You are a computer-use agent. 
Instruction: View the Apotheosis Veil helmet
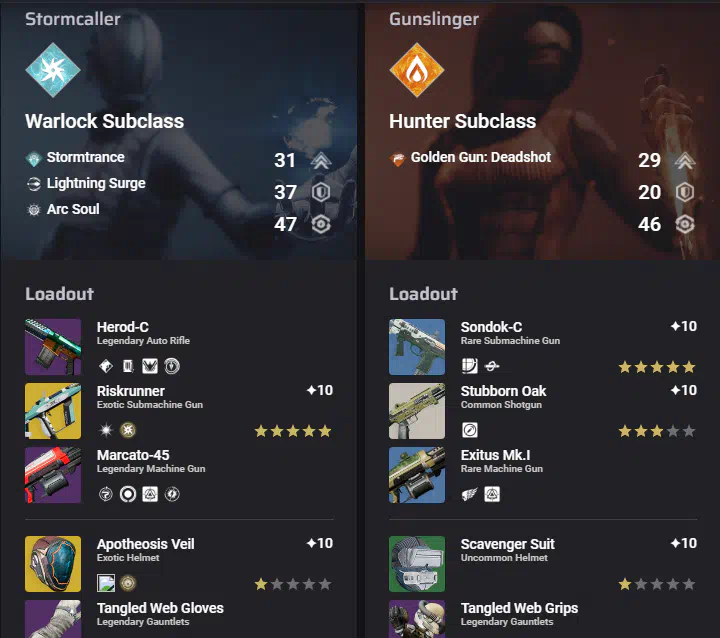click(x=53, y=564)
